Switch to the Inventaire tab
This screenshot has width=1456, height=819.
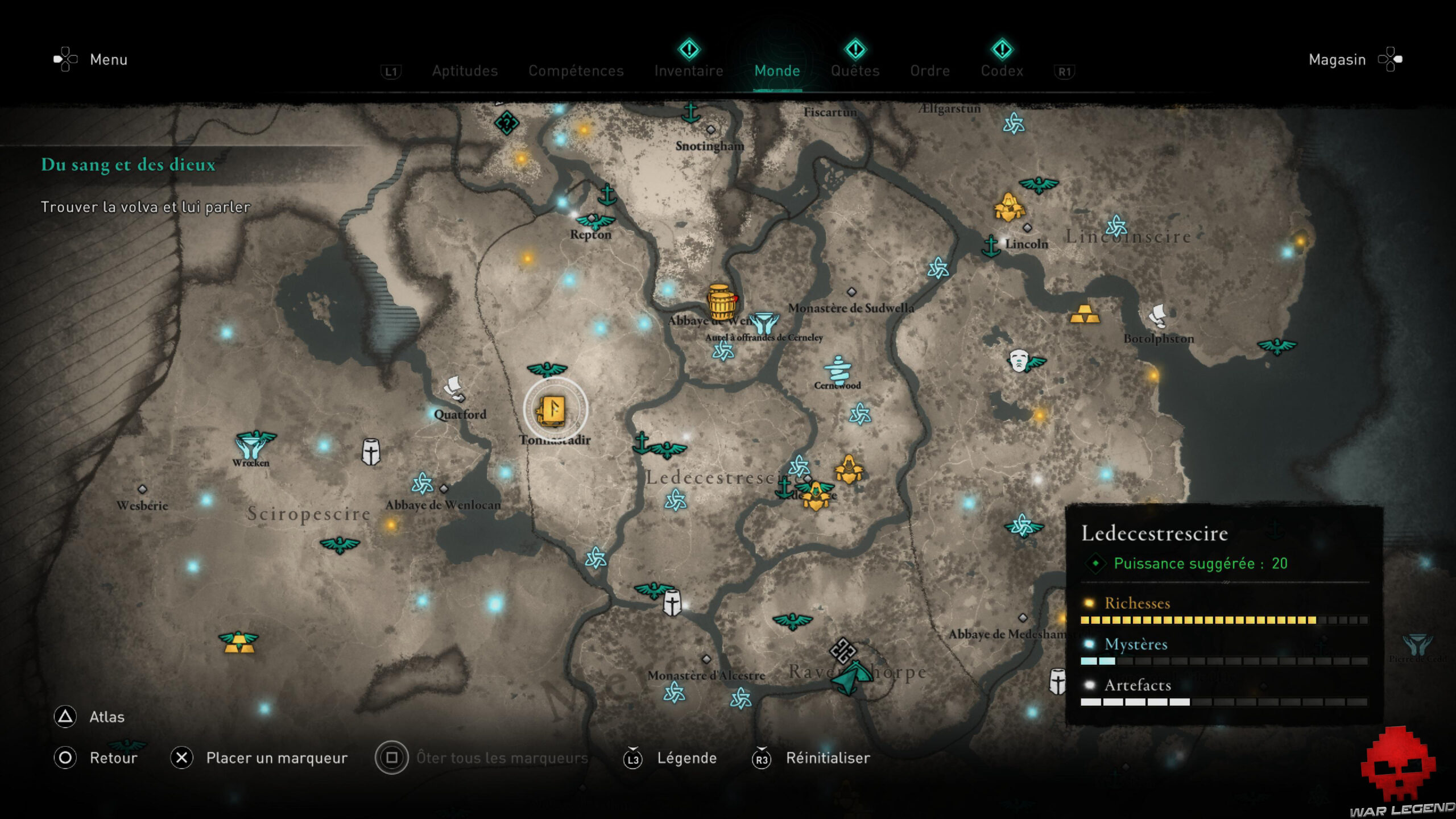click(x=688, y=71)
